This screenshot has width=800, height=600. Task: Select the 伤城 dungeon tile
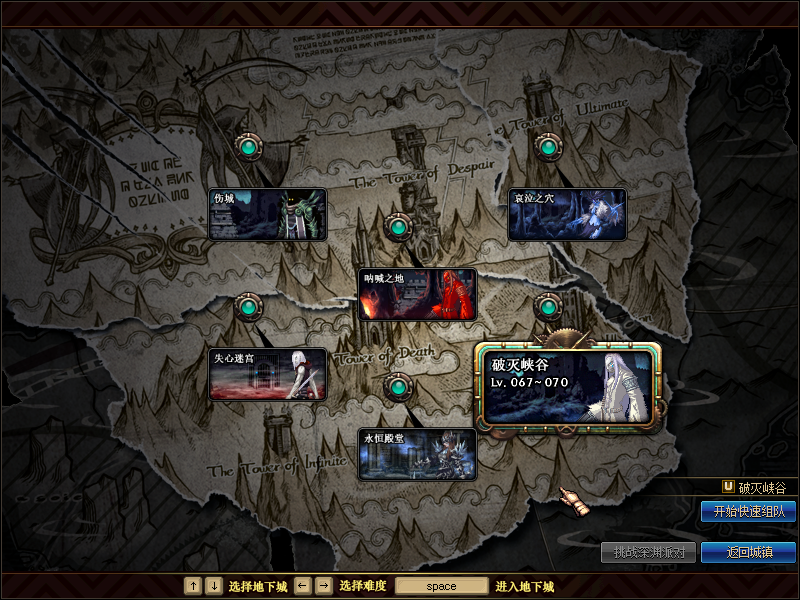(267, 214)
